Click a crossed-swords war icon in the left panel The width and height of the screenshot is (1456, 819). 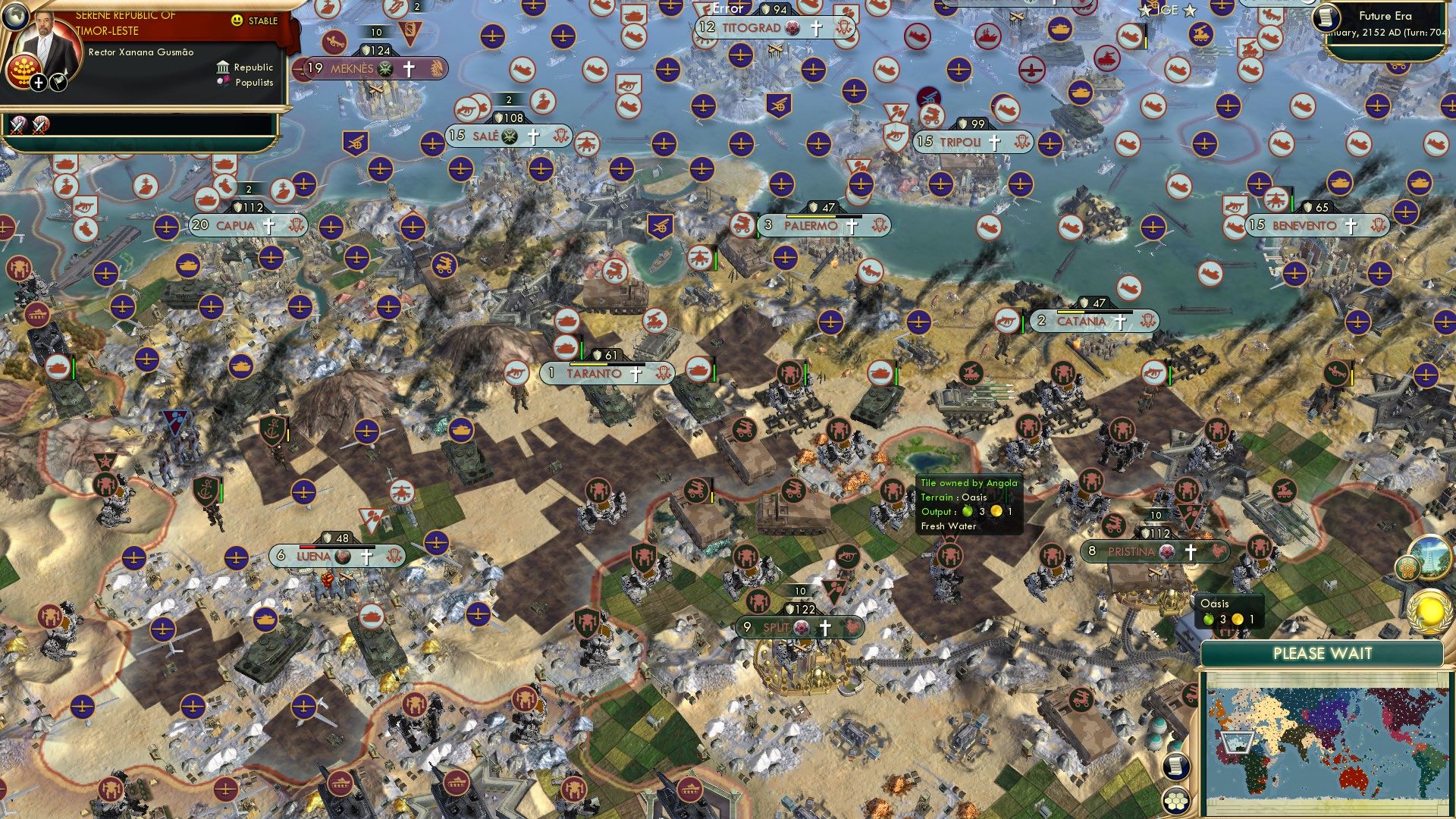click(17, 124)
